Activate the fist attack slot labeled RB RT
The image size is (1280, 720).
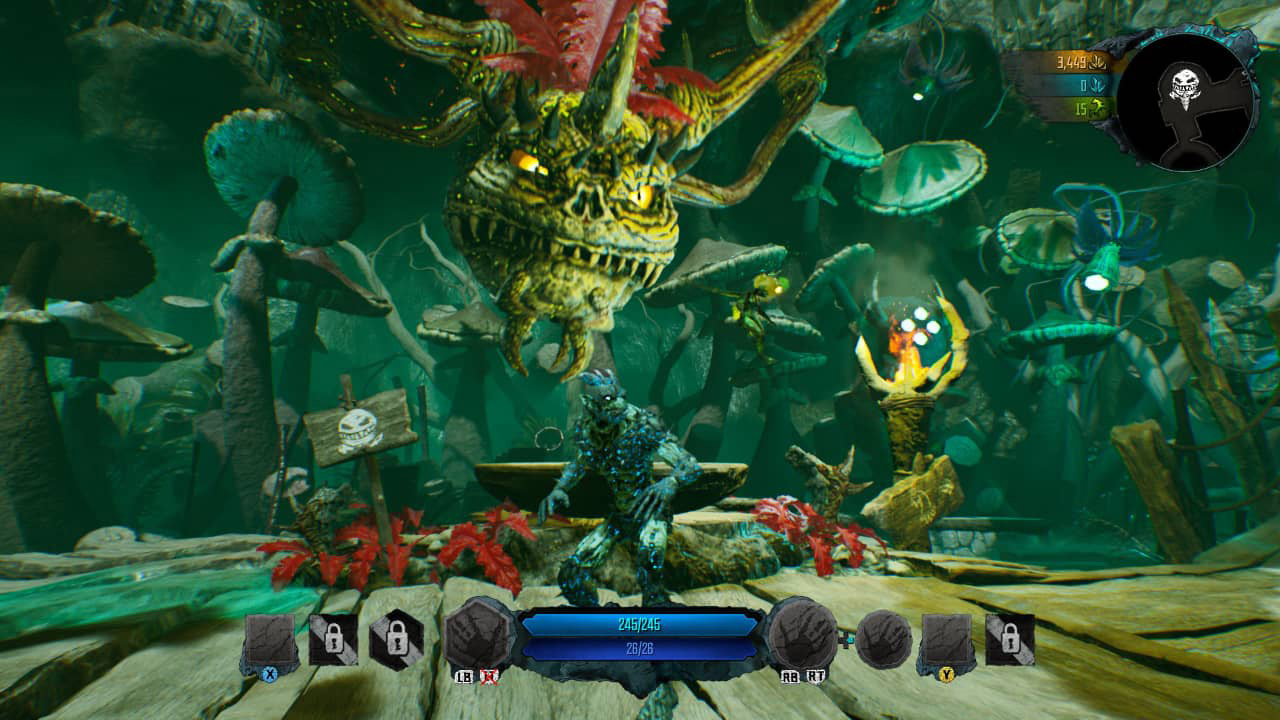click(802, 637)
